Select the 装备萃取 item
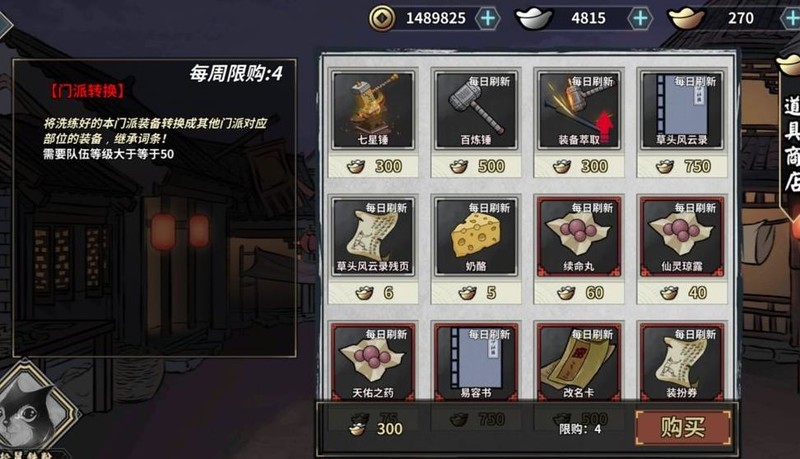800x459 pixels. [x=578, y=110]
